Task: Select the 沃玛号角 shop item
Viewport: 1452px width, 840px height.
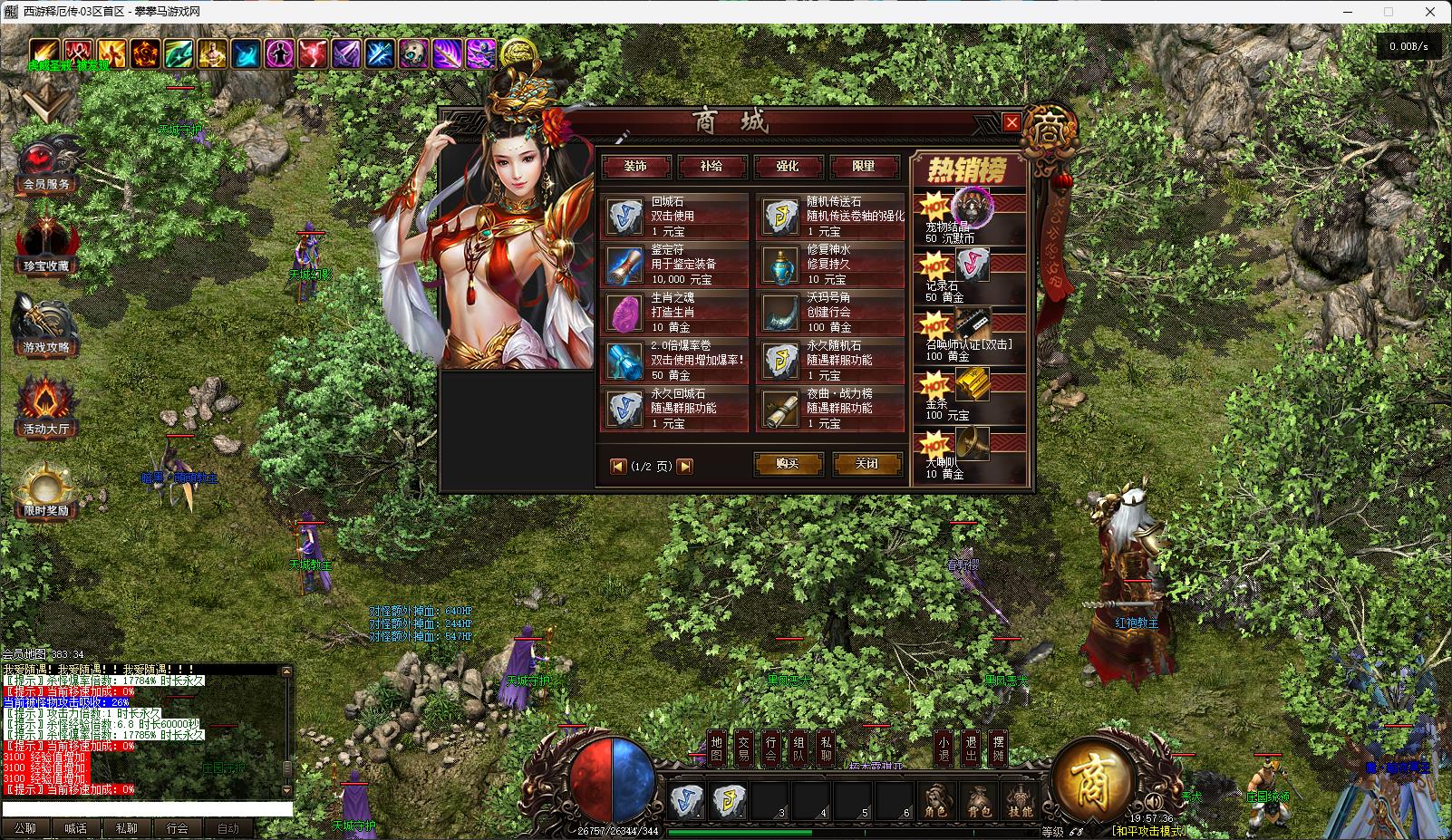Action: (x=831, y=313)
